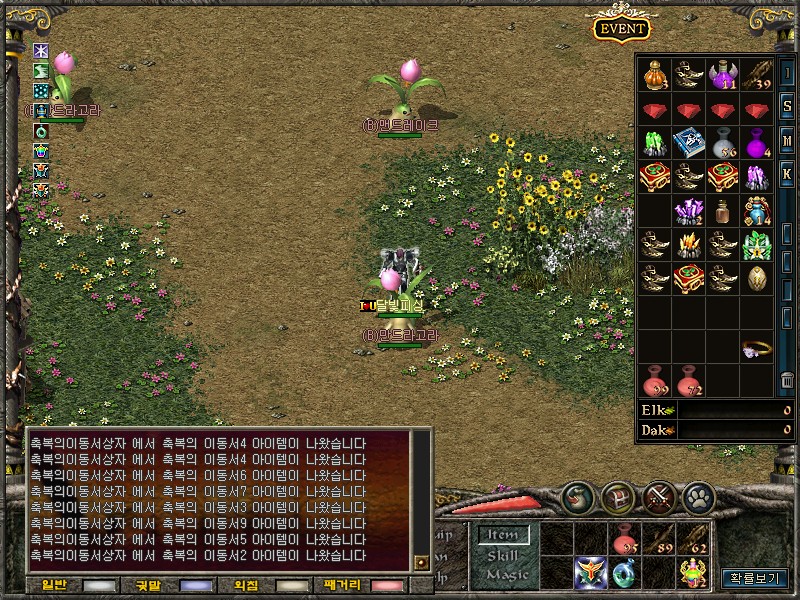Click the 확률보기 button

pyautogui.click(x=754, y=578)
